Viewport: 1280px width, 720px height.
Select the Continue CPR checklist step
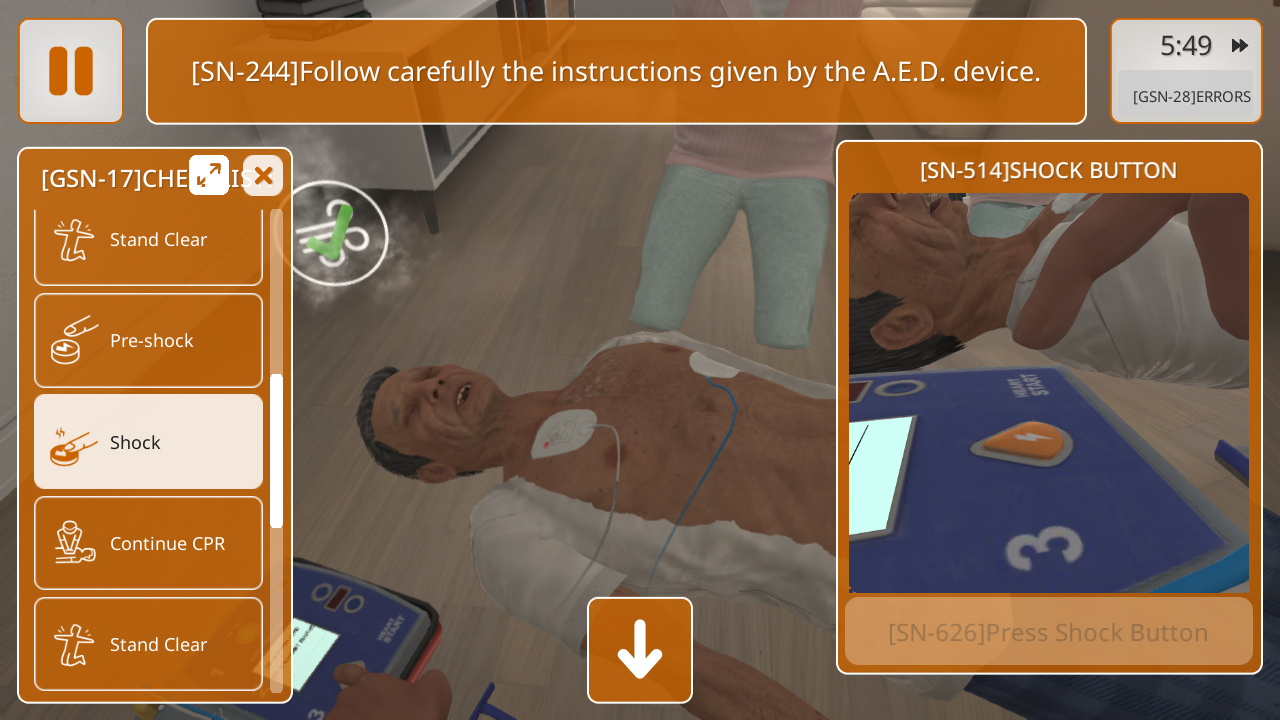pyautogui.click(x=148, y=543)
